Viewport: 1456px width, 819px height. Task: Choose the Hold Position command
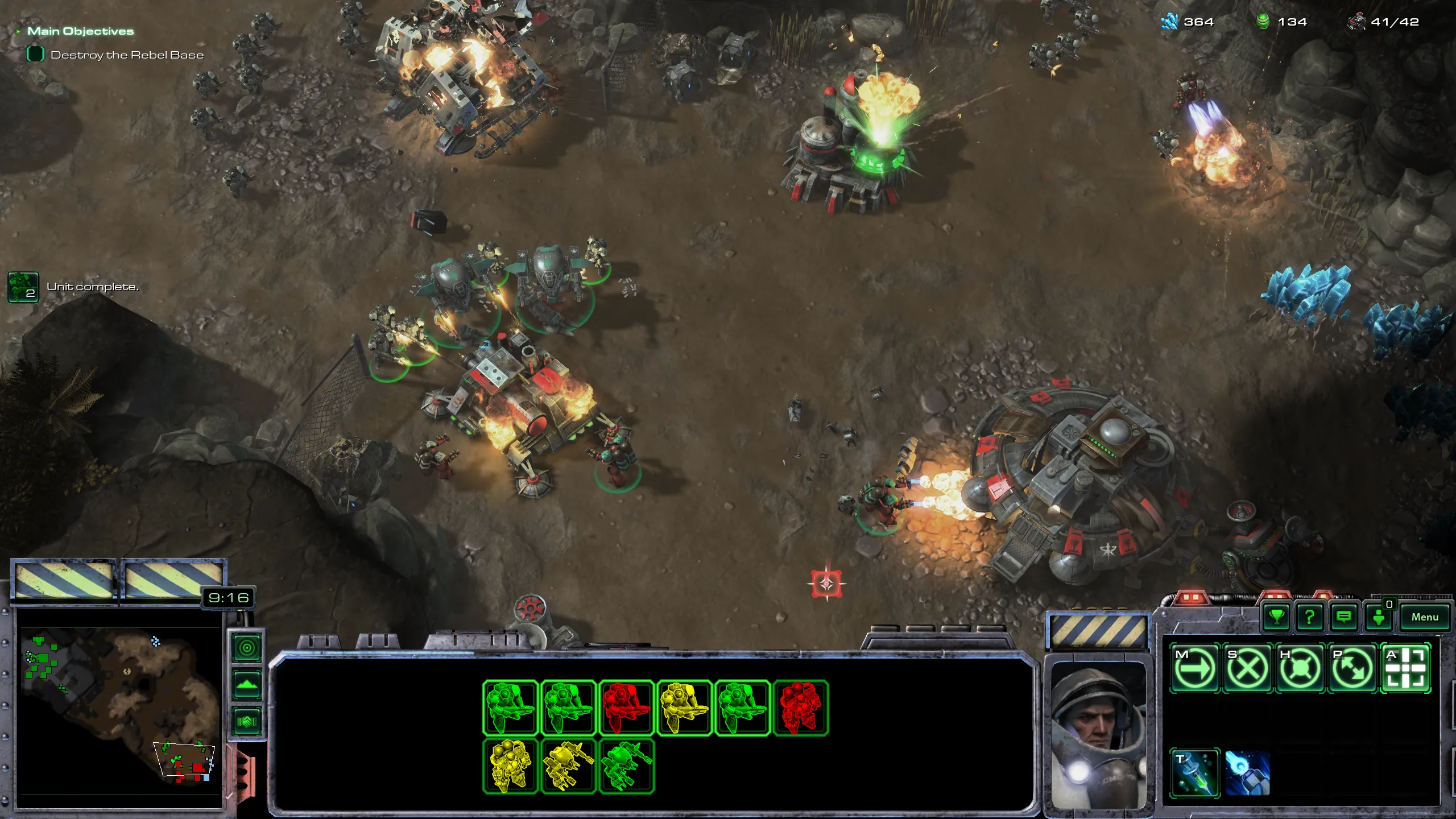pyautogui.click(x=1300, y=668)
